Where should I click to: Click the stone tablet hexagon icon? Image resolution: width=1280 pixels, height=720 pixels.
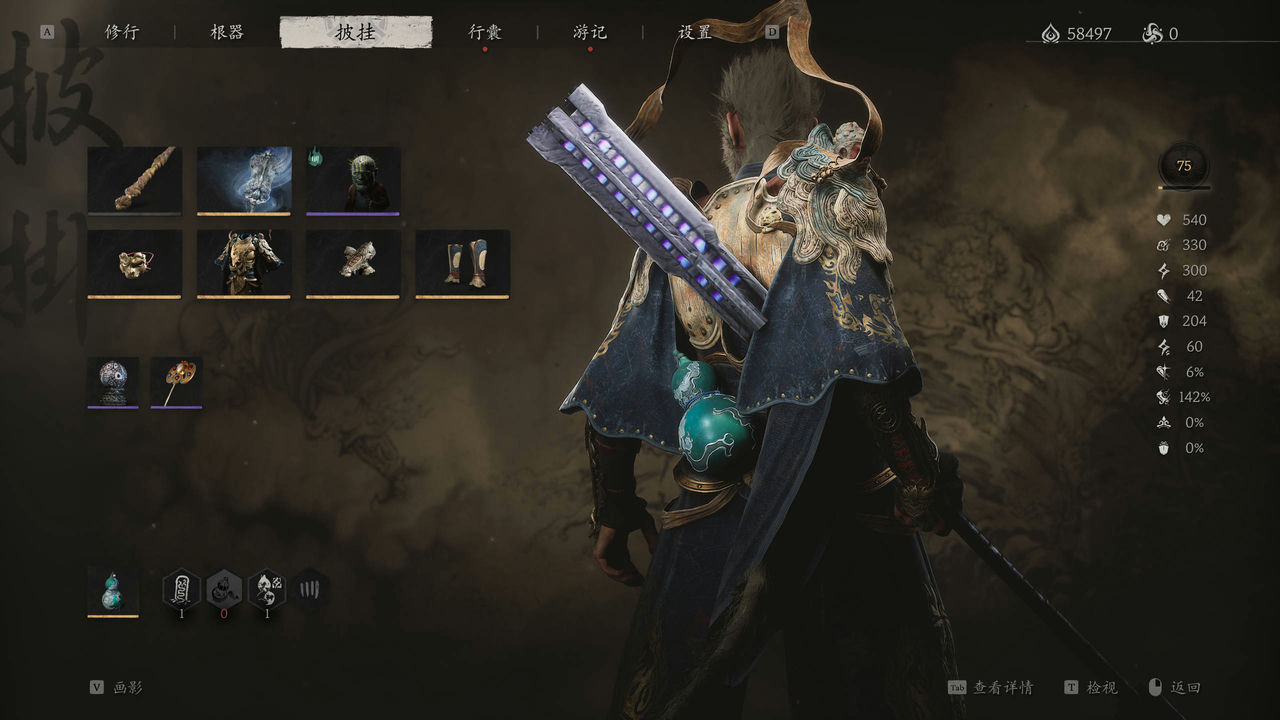[x=182, y=589]
